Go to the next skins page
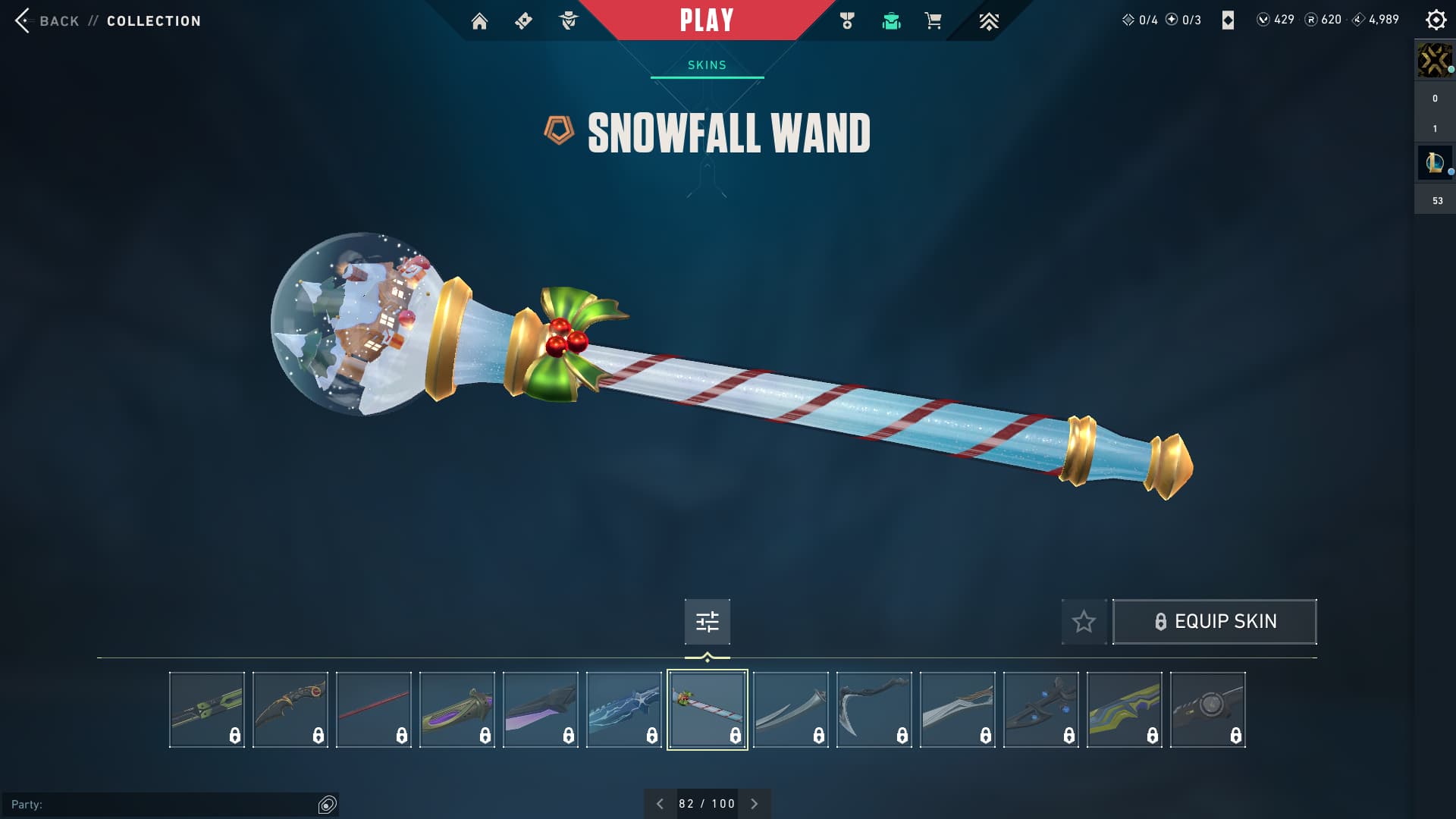Image resolution: width=1456 pixels, height=819 pixels. (755, 804)
